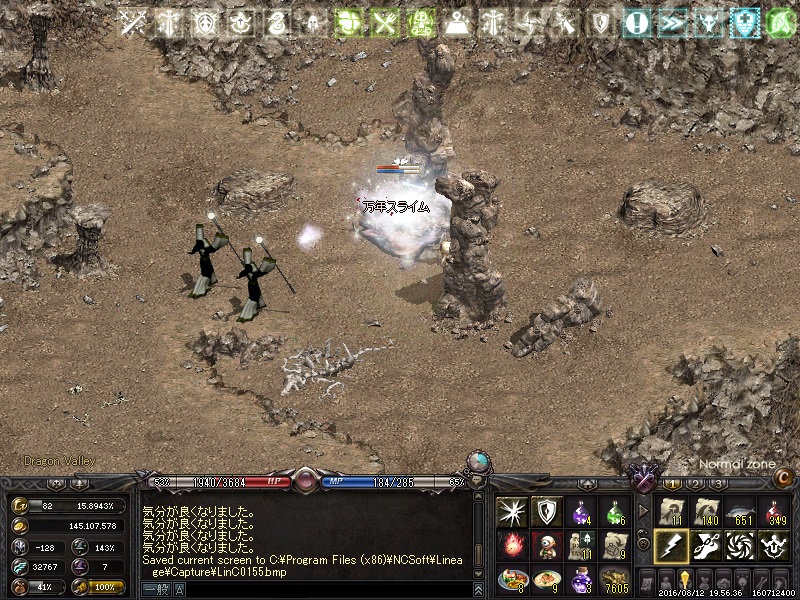The image size is (800, 600).
Task: Select the fish item stack of 651
Action: 739,512
